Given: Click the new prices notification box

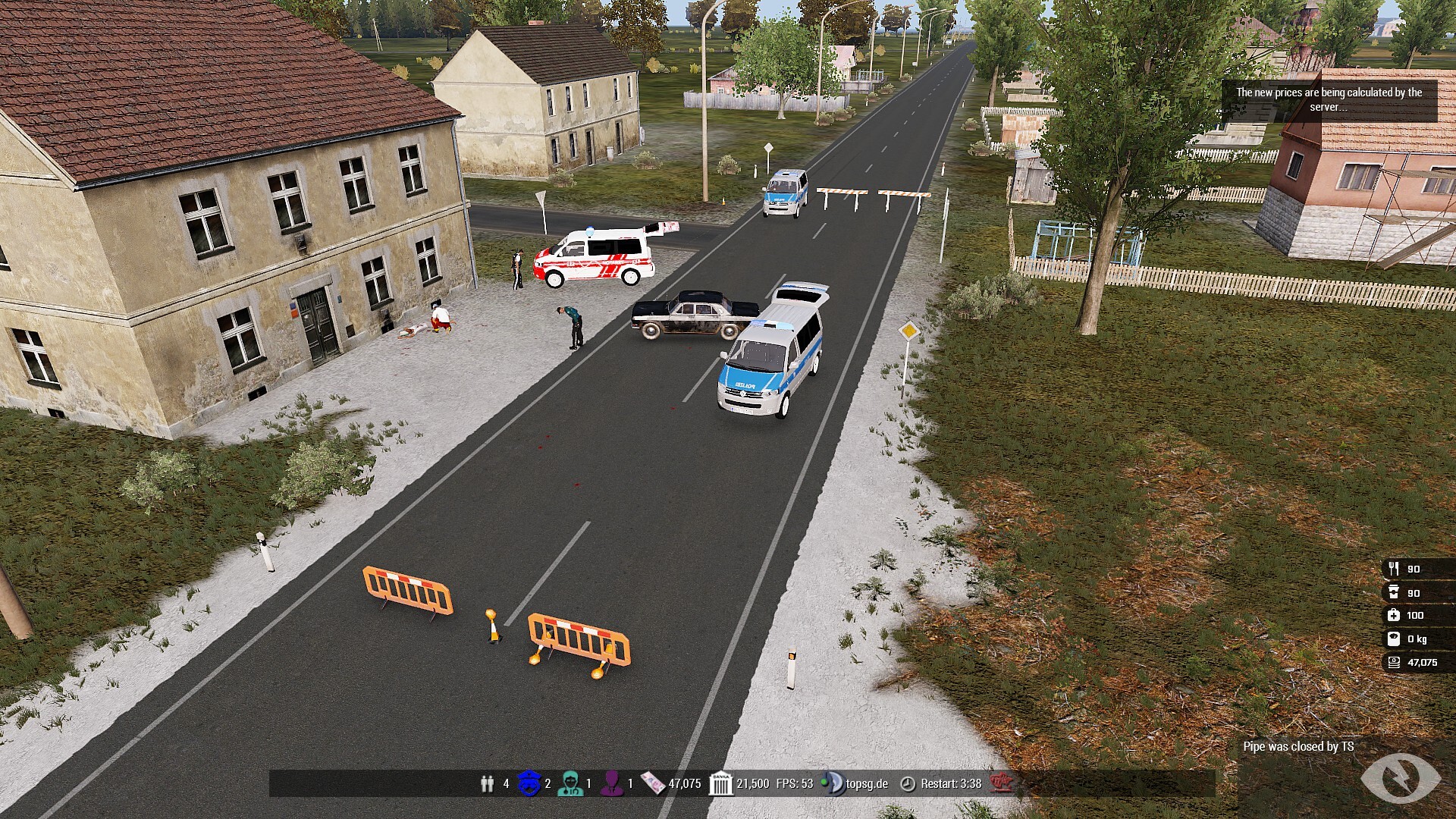Looking at the screenshot, I should click(x=1329, y=100).
